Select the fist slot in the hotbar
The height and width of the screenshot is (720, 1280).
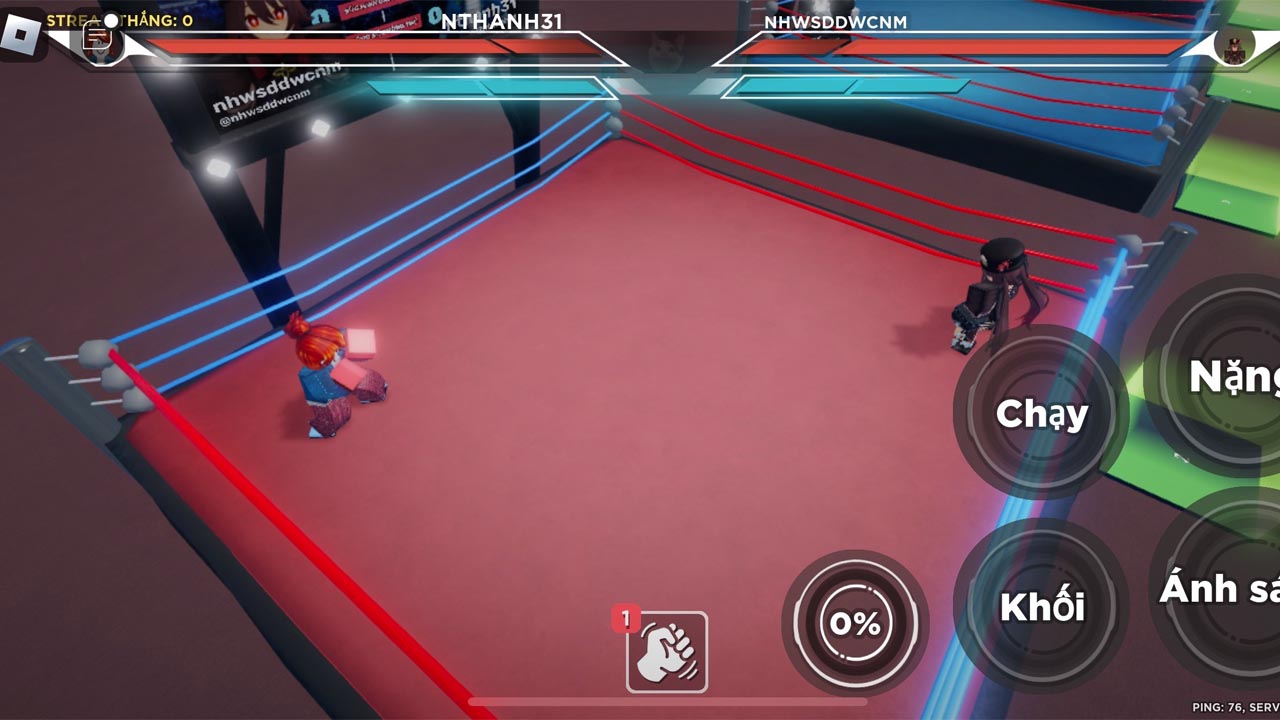coord(667,652)
